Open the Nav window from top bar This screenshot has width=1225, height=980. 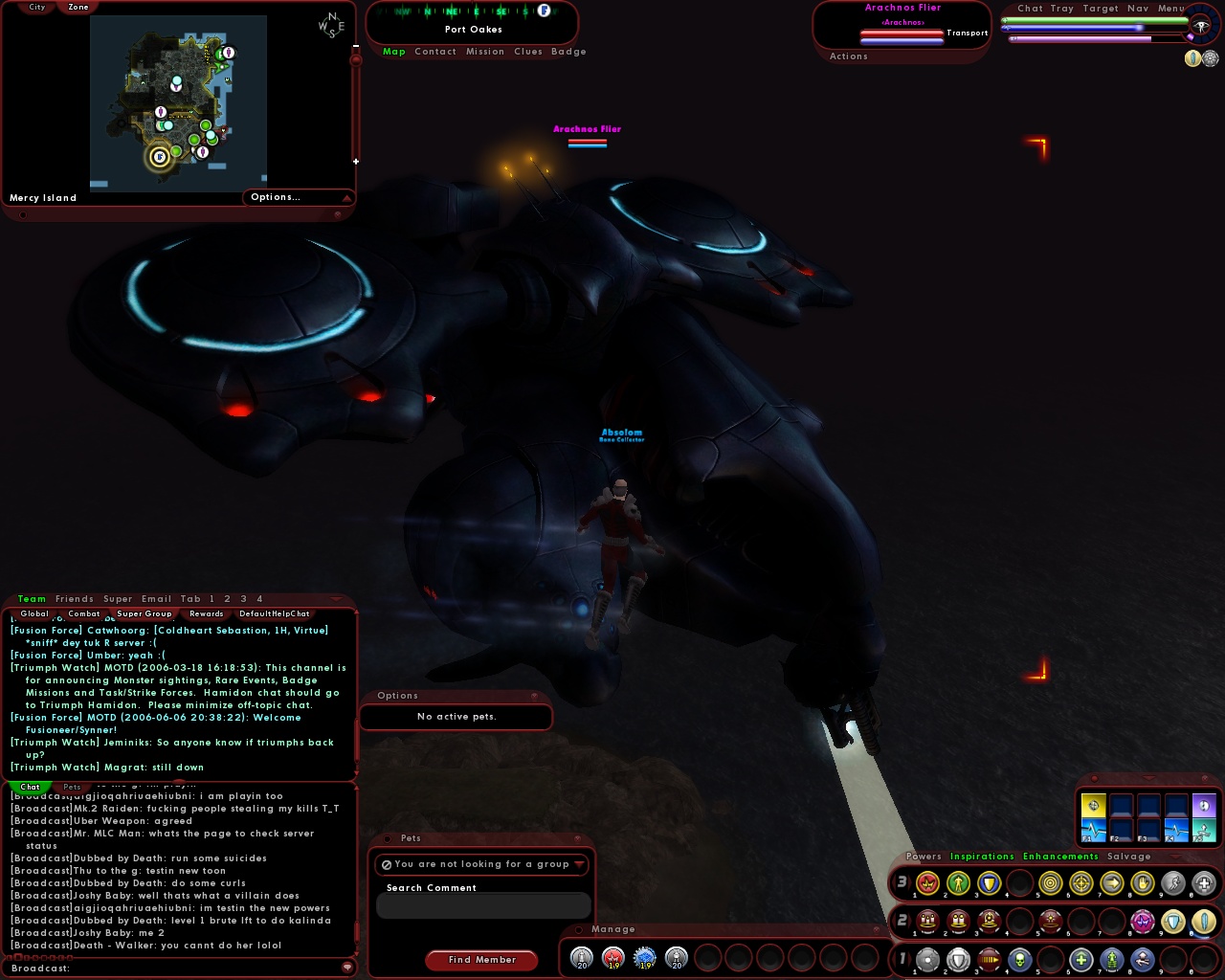click(1138, 9)
